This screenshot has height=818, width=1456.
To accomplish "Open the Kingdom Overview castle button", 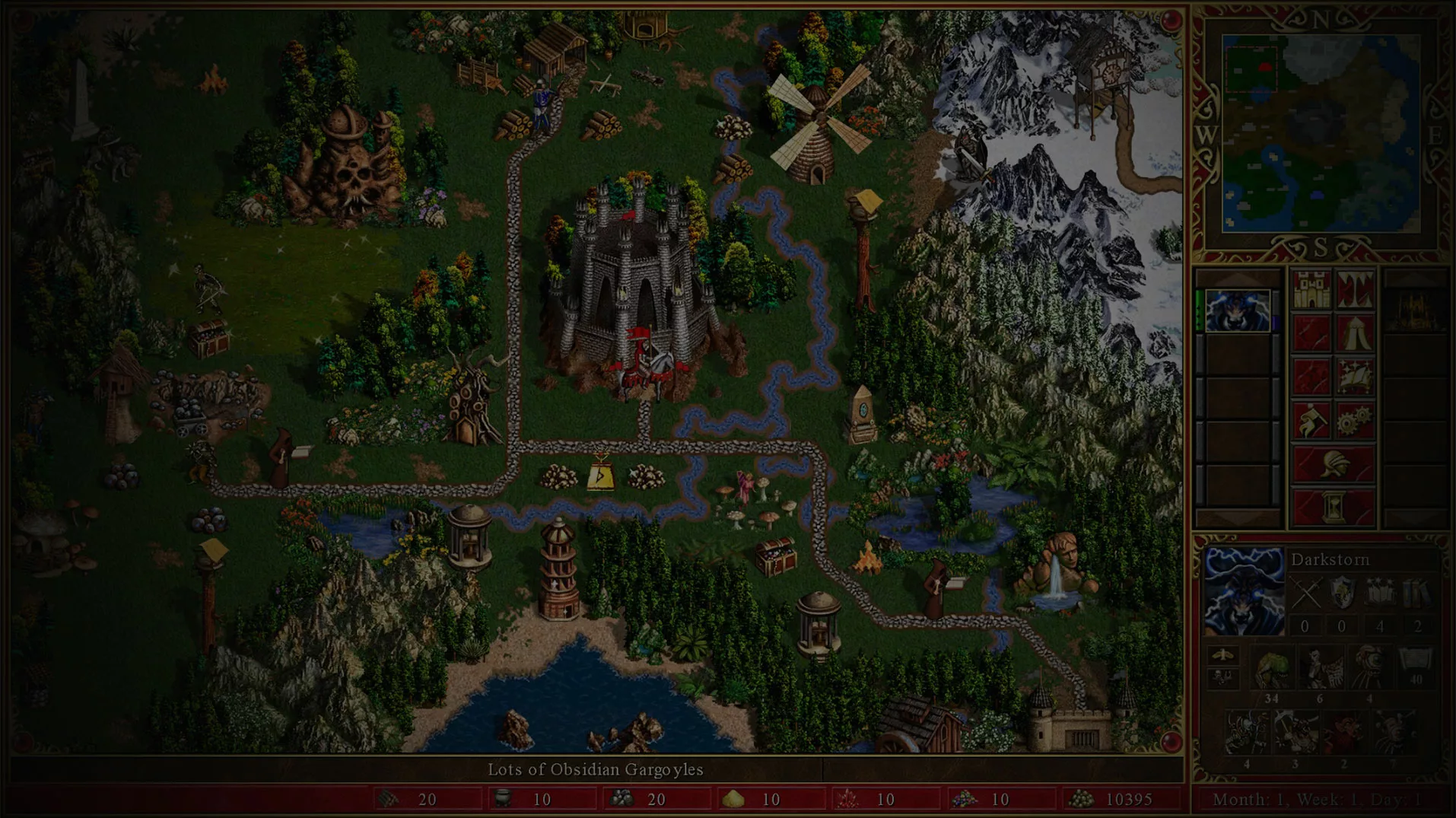I will (x=1311, y=289).
